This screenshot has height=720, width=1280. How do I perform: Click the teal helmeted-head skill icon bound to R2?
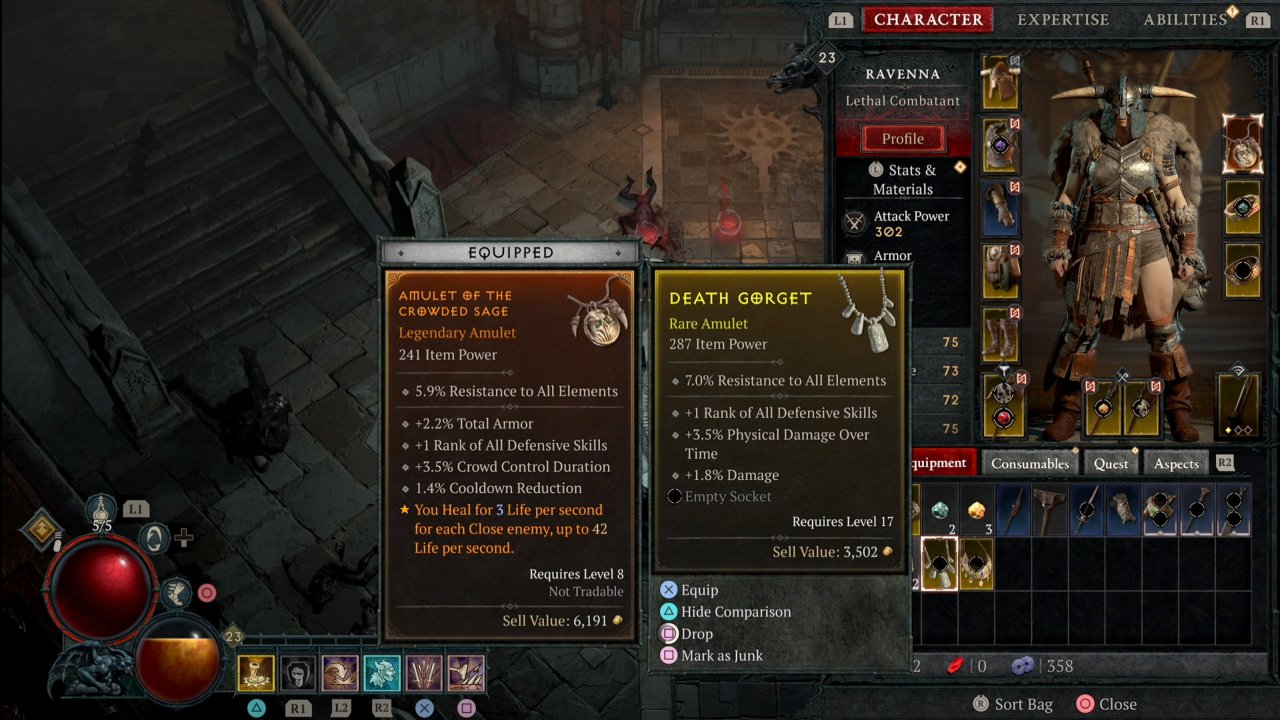(x=382, y=672)
